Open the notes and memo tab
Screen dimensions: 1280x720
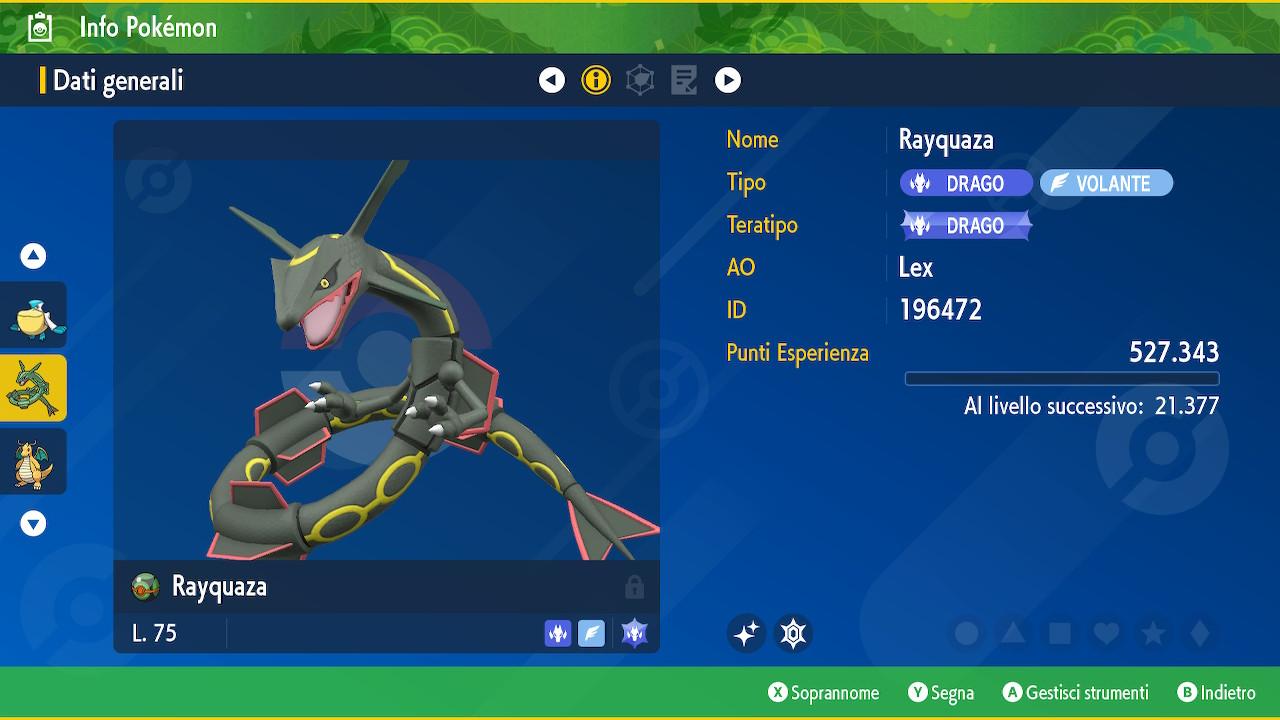tap(684, 80)
